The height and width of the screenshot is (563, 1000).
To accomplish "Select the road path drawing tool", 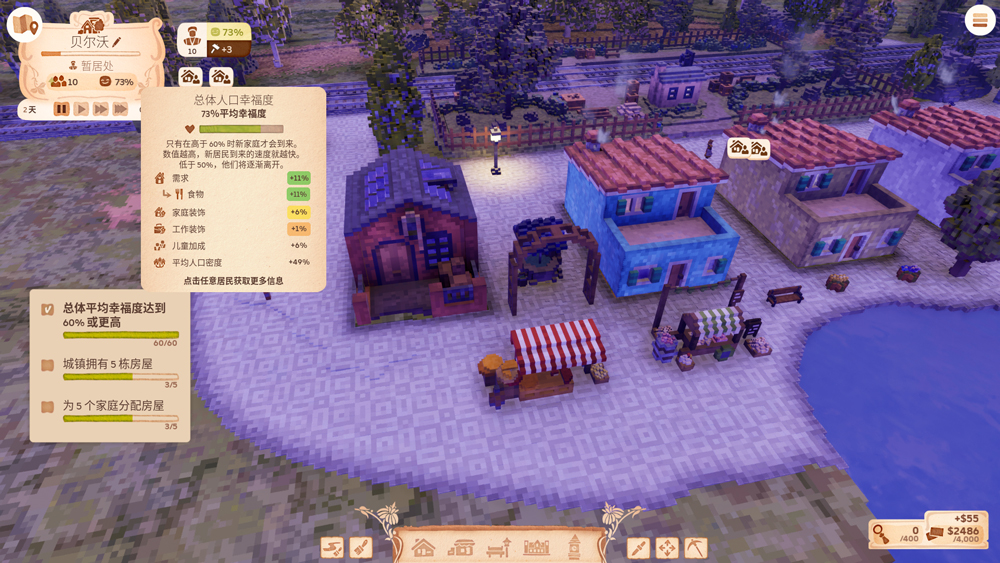I will (x=332, y=548).
